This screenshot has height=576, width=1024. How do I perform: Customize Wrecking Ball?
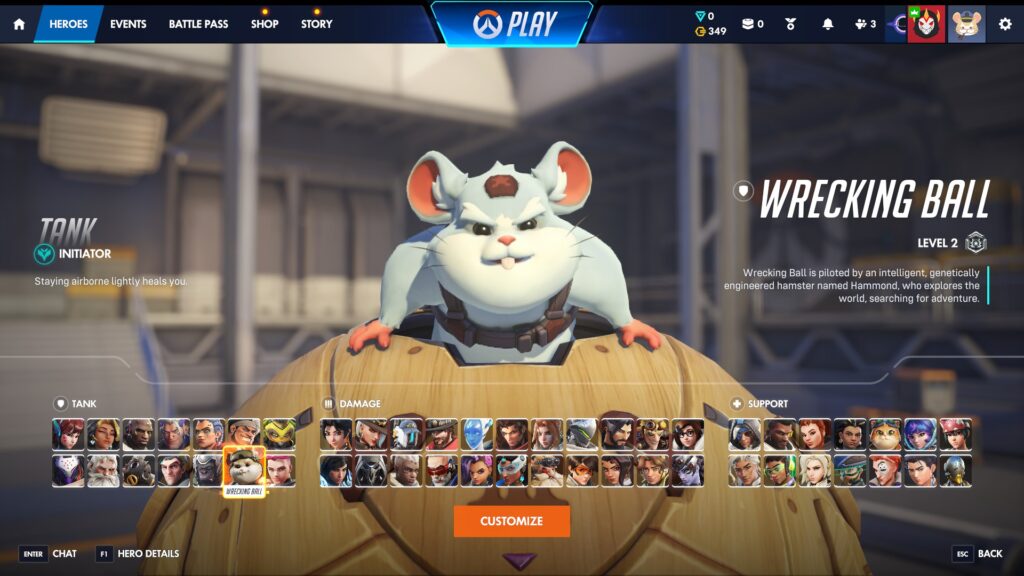point(511,521)
